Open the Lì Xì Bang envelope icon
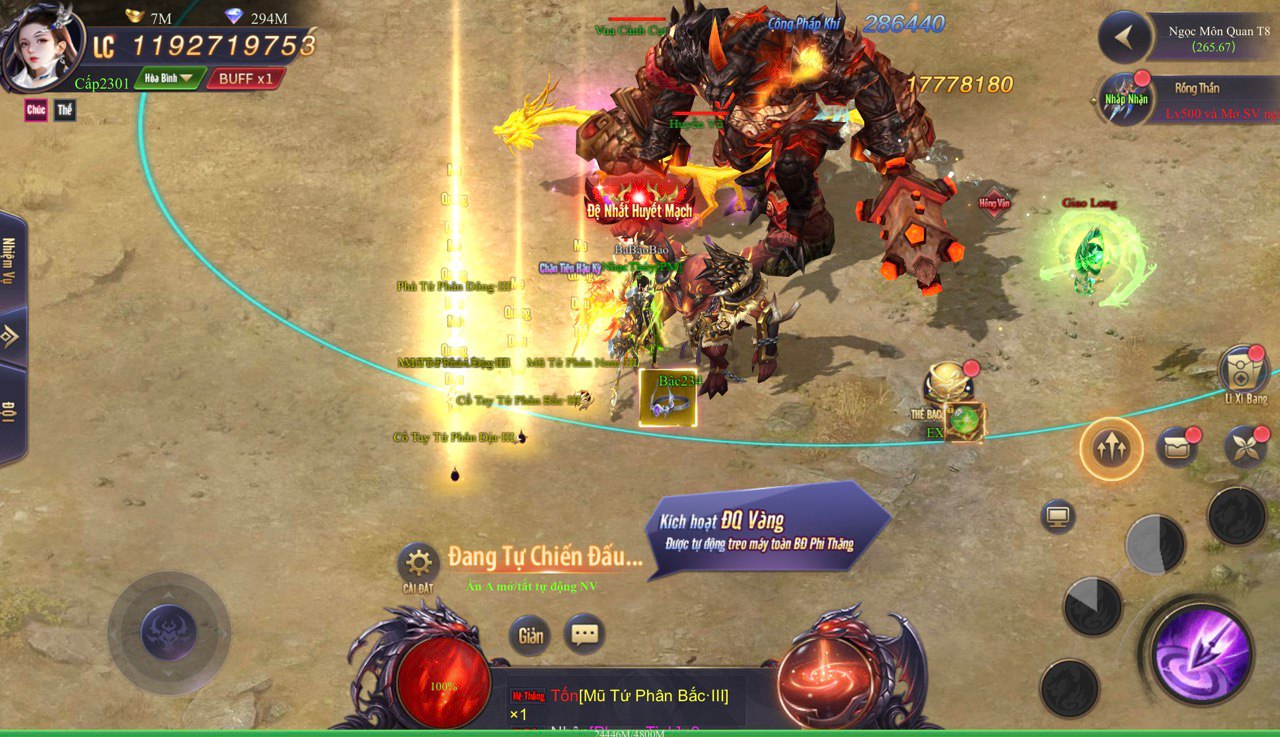Screen dimensions: 1280x737 pos(1243,372)
